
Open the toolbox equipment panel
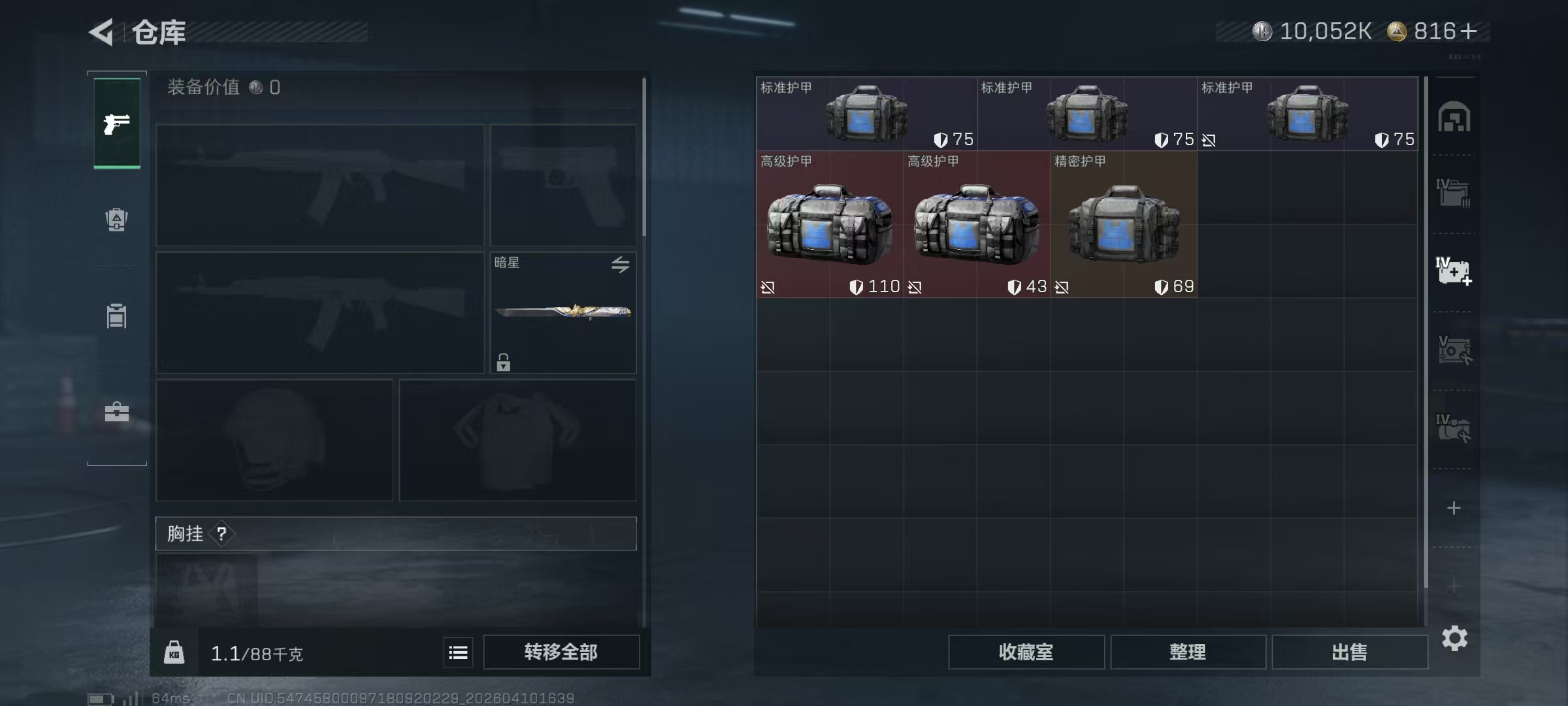pos(116,412)
